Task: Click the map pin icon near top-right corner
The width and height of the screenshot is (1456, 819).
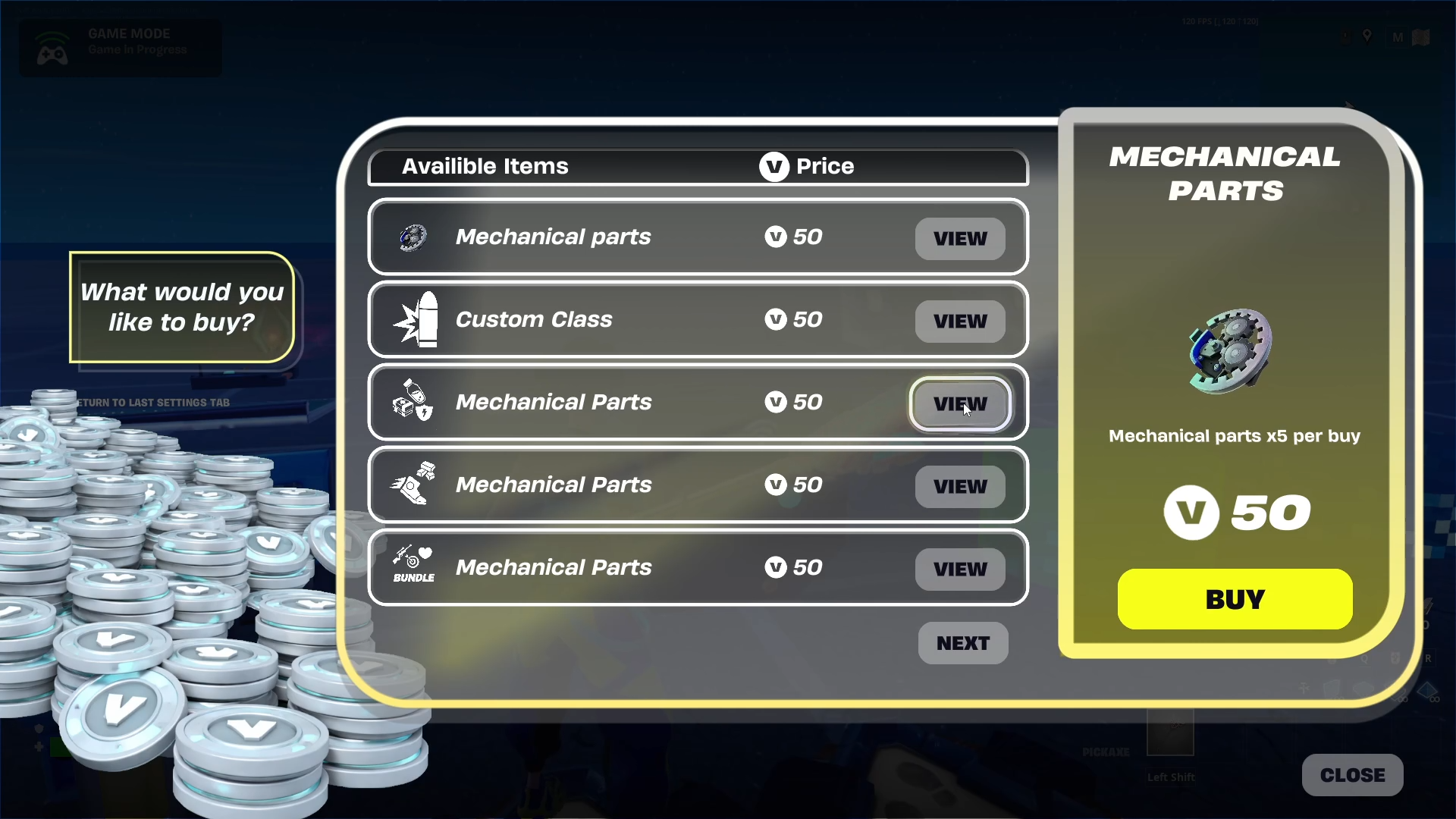Action: click(1369, 36)
